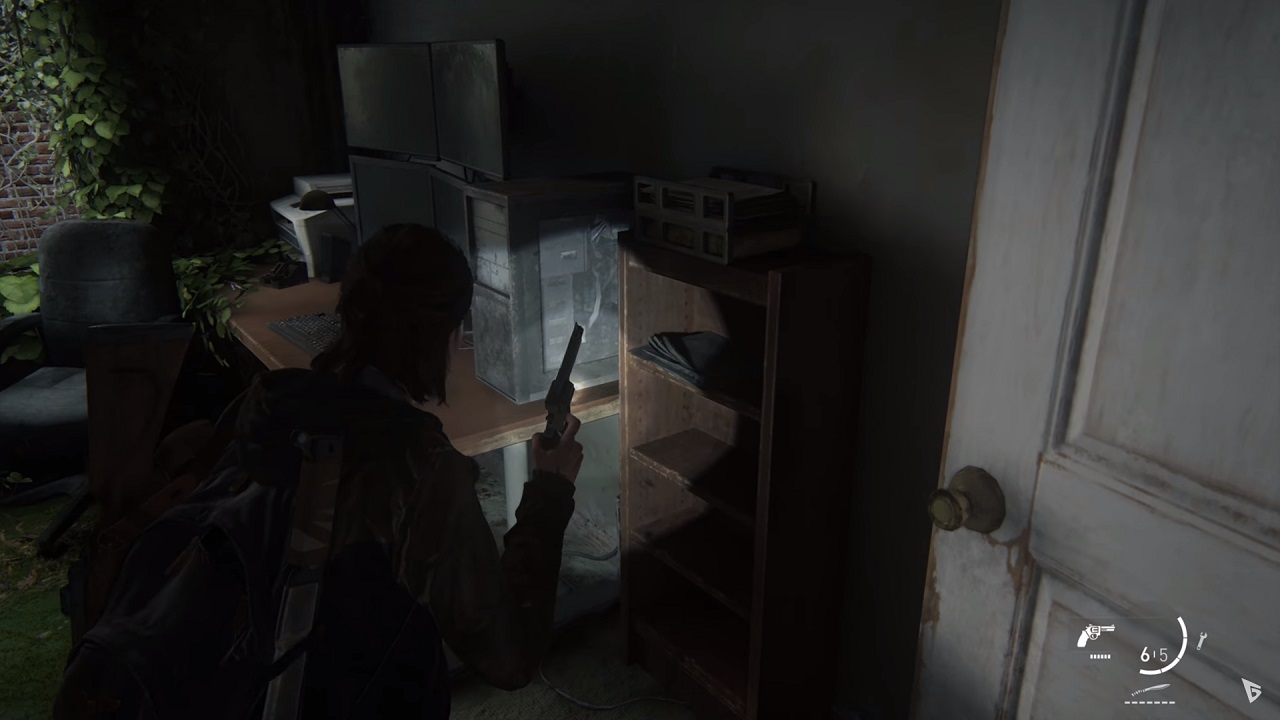Select the switchblade melee weapon icon

point(1149,688)
